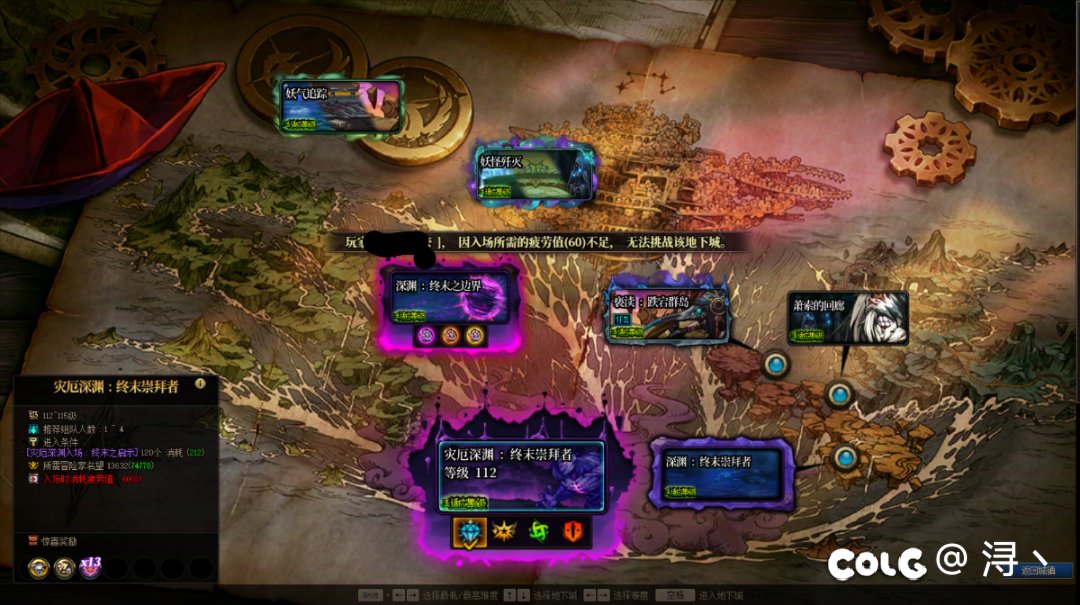Inspect the x13 purple reward item
1080x605 pixels.
coord(91,568)
